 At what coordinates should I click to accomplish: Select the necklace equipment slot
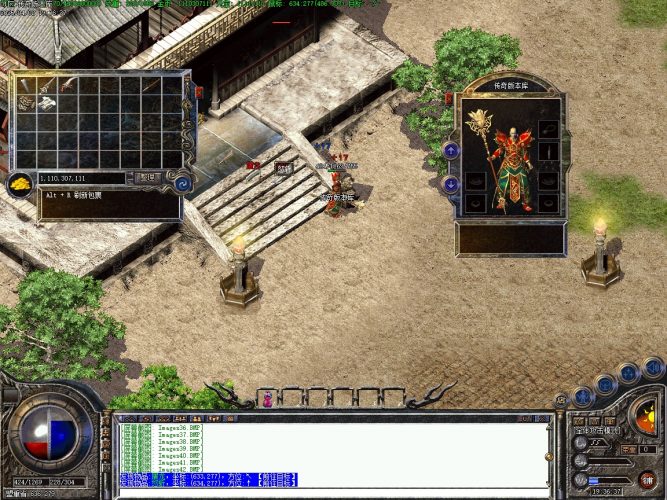(x=548, y=126)
